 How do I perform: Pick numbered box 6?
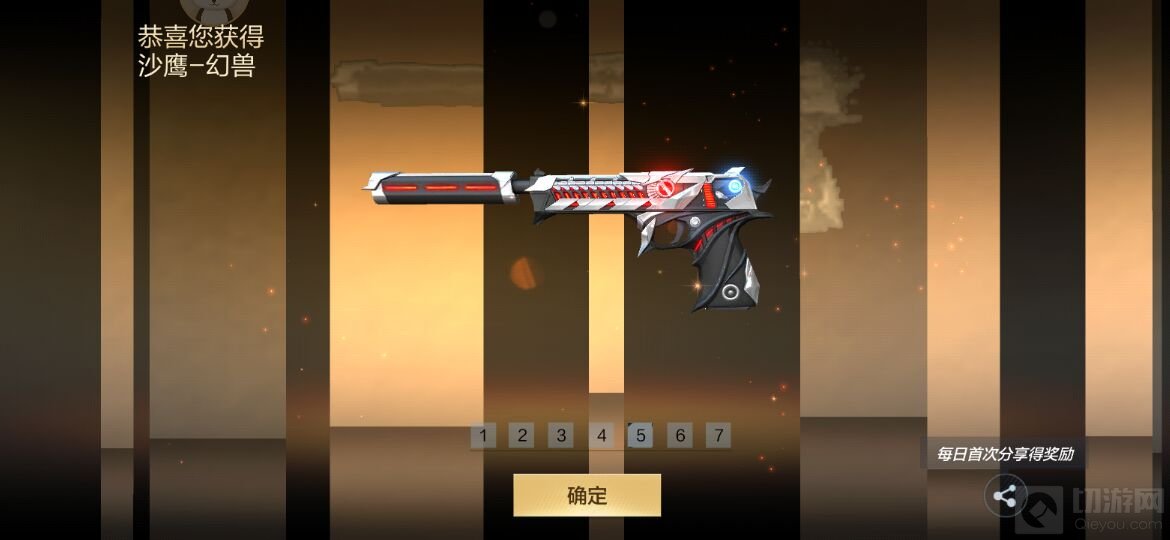coord(680,435)
